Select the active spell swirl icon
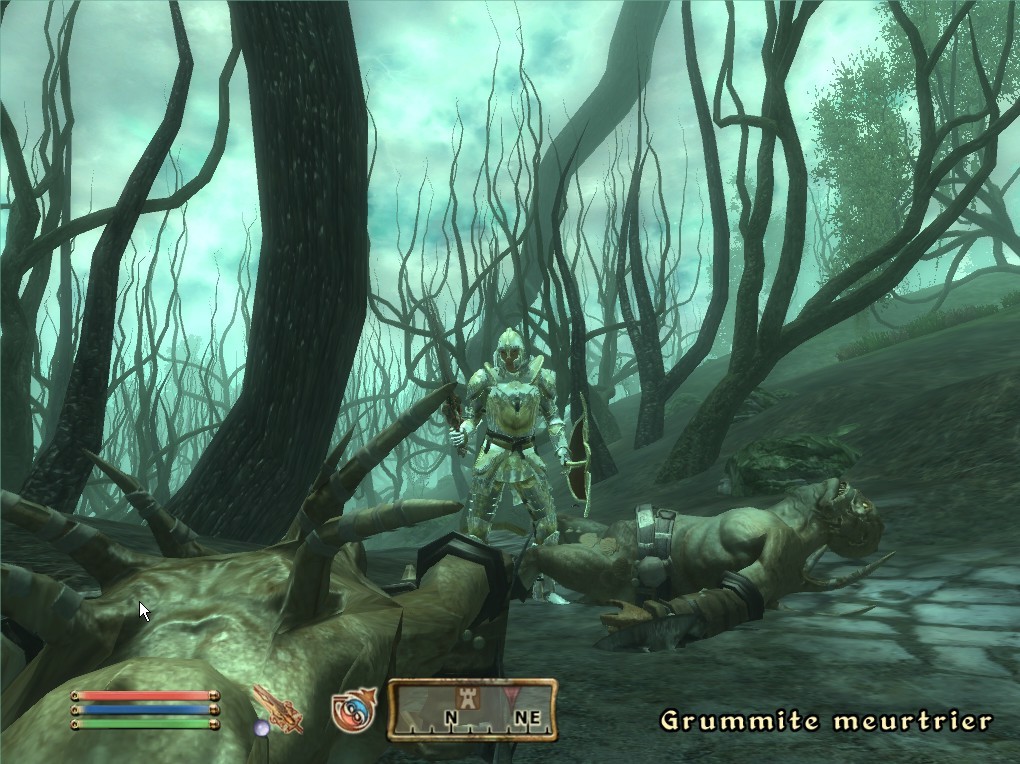Viewport: 1020px width, 764px height. coord(353,709)
